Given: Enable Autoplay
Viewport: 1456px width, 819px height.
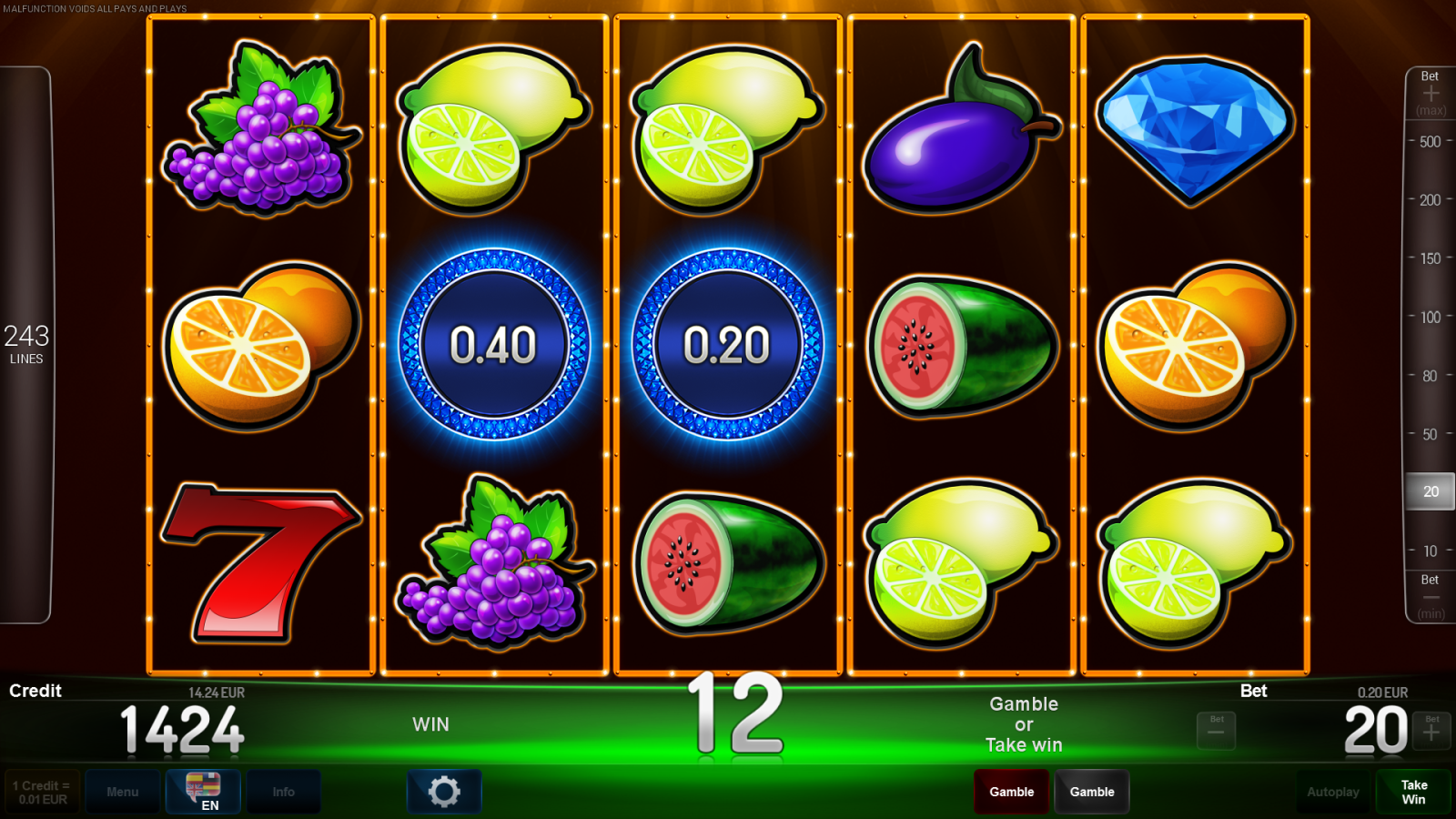Looking at the screenshot, I should (x=1333, y=792).
